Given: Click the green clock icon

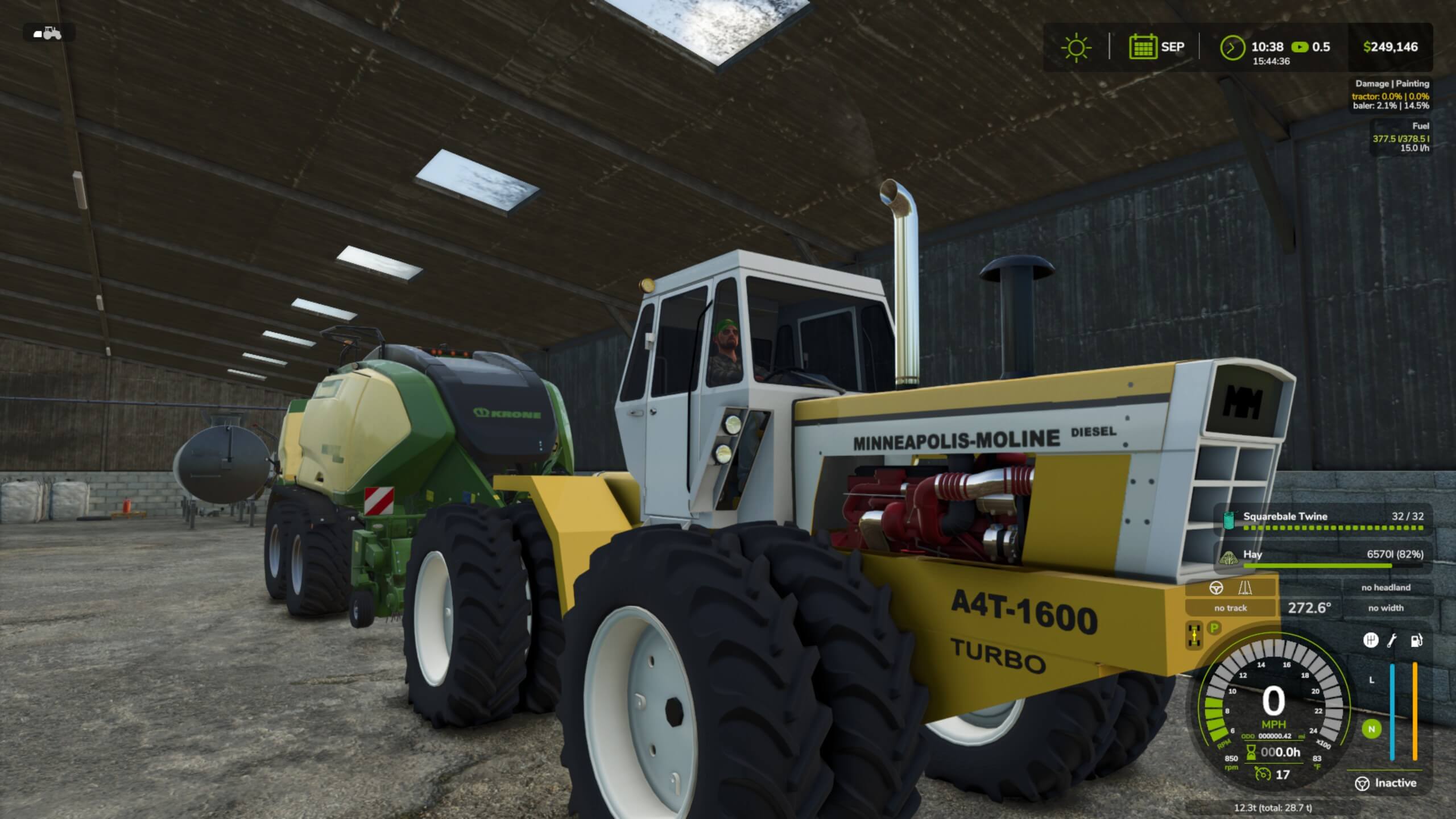Looking at the screenshot, I should 1232,47.
